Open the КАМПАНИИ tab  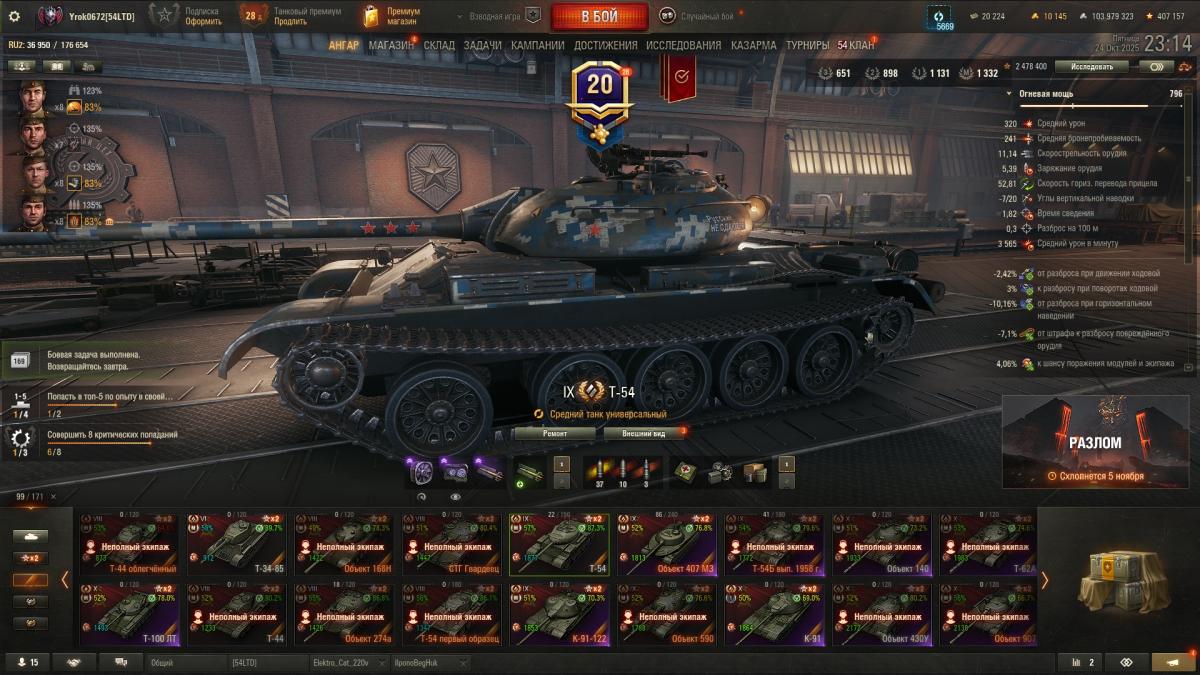click(537, 45)
